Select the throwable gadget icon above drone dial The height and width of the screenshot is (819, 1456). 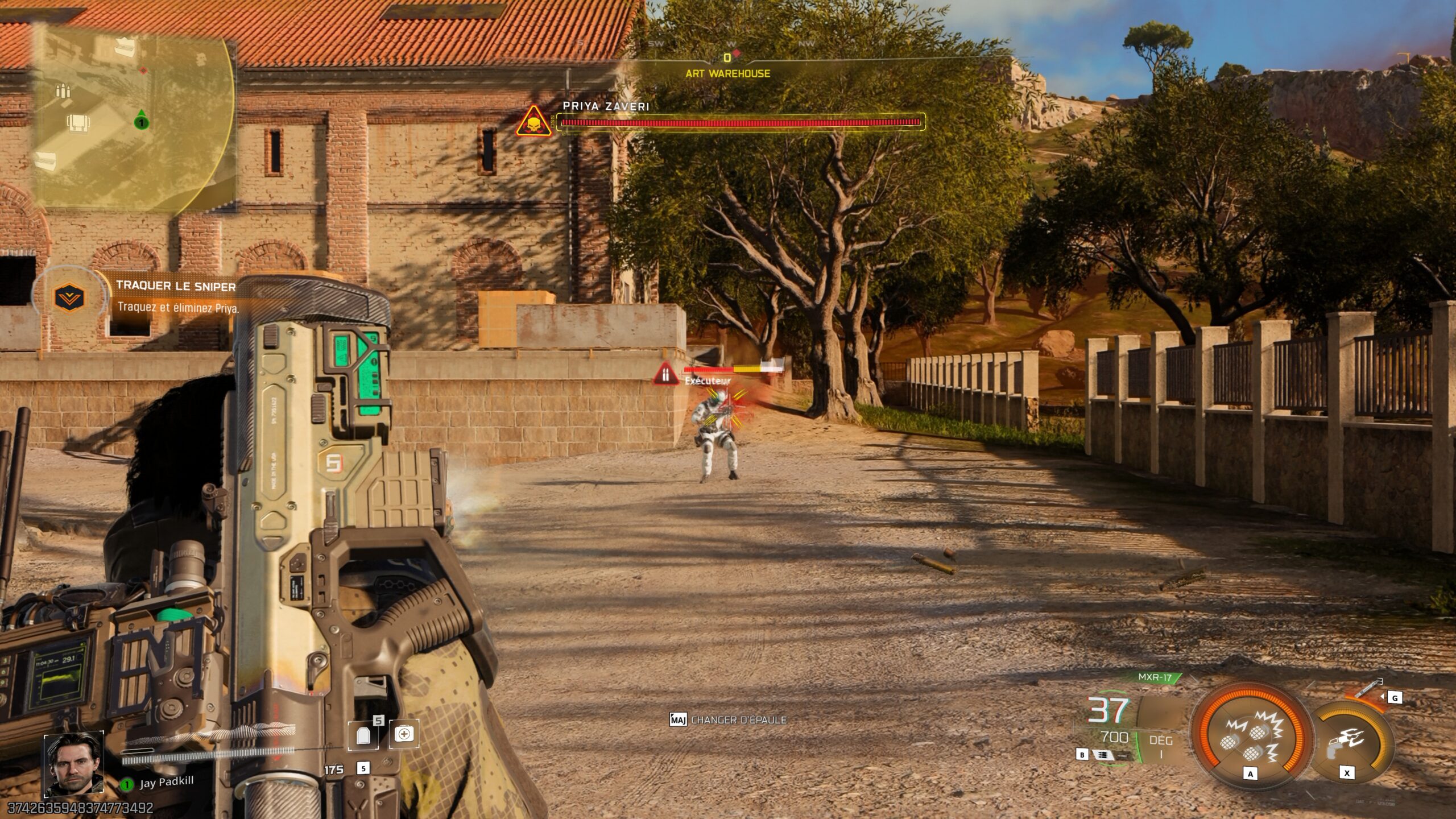tap(1367, 690)
